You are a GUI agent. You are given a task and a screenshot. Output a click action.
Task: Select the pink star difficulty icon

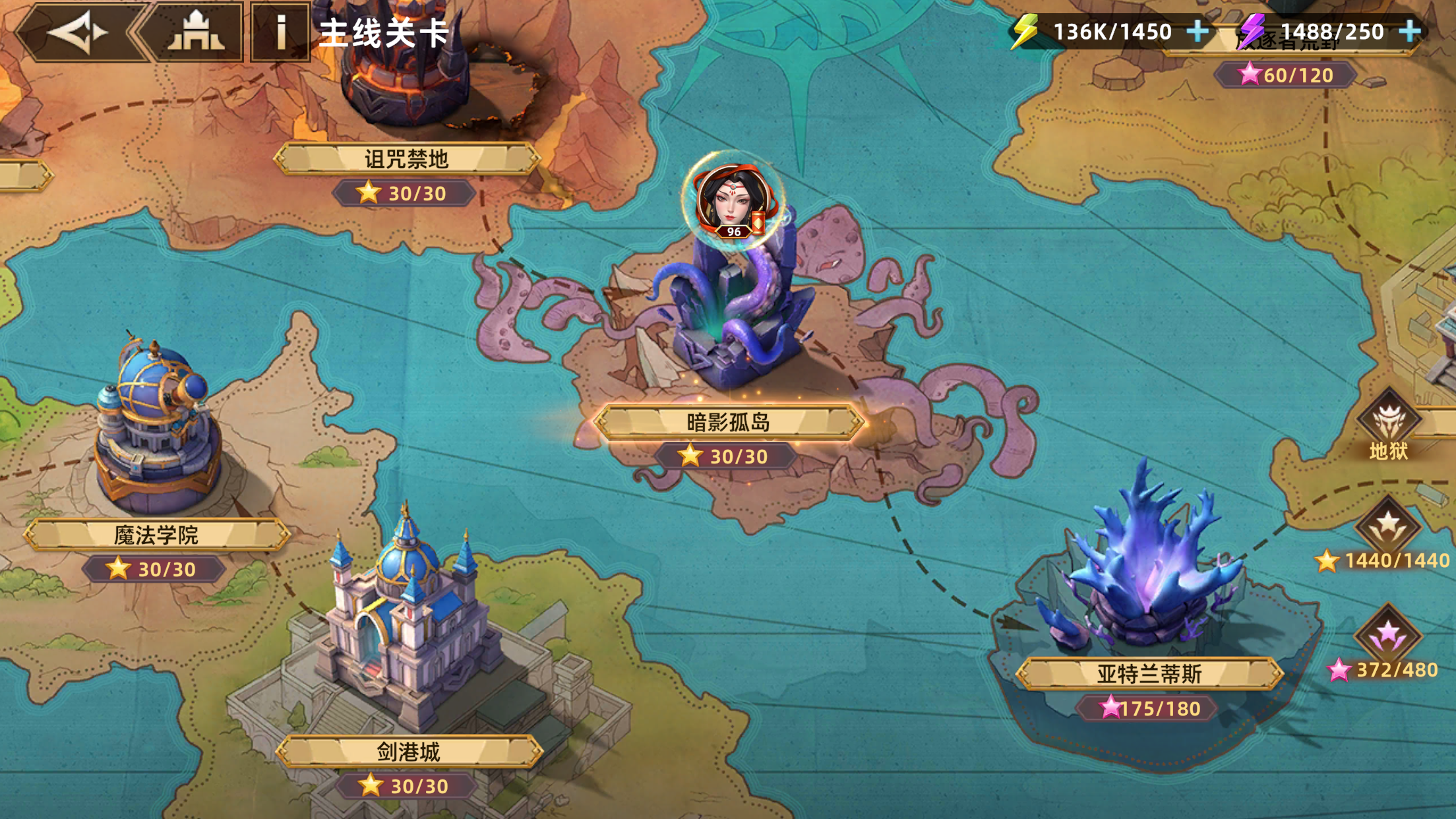[1388, 634]
